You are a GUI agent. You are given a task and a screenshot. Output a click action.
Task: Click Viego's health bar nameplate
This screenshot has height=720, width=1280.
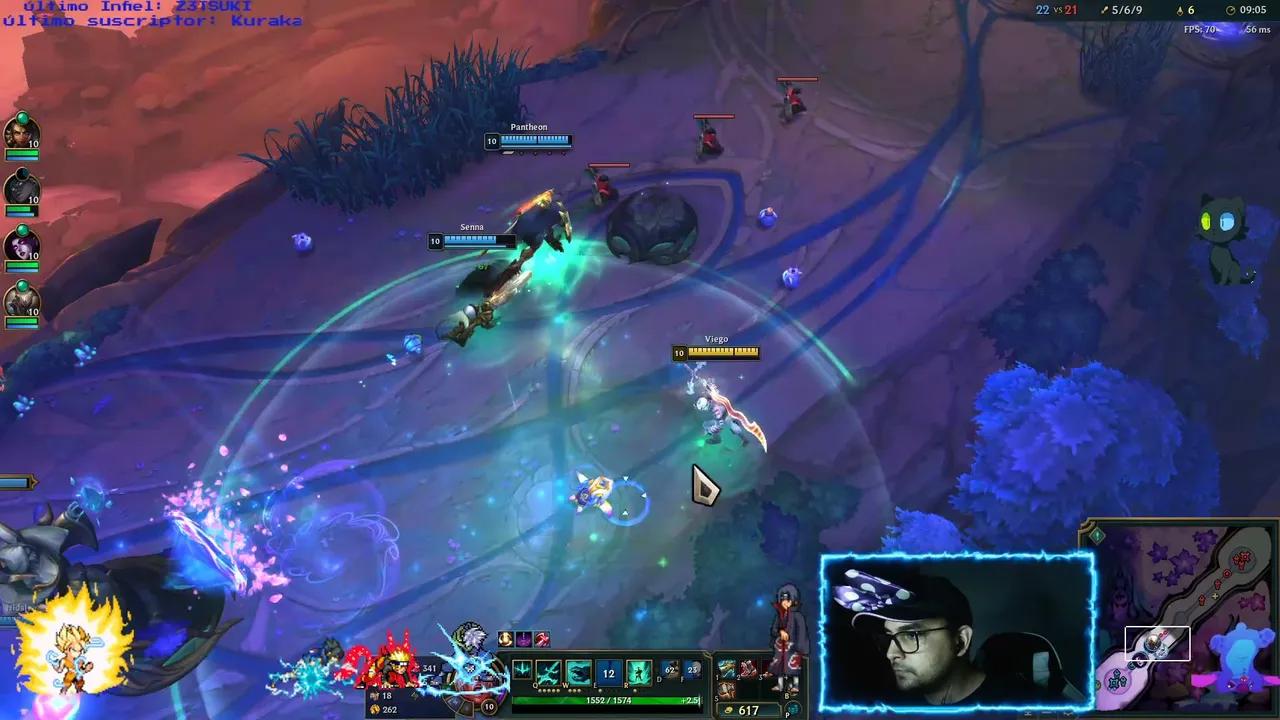pos(716,352)
